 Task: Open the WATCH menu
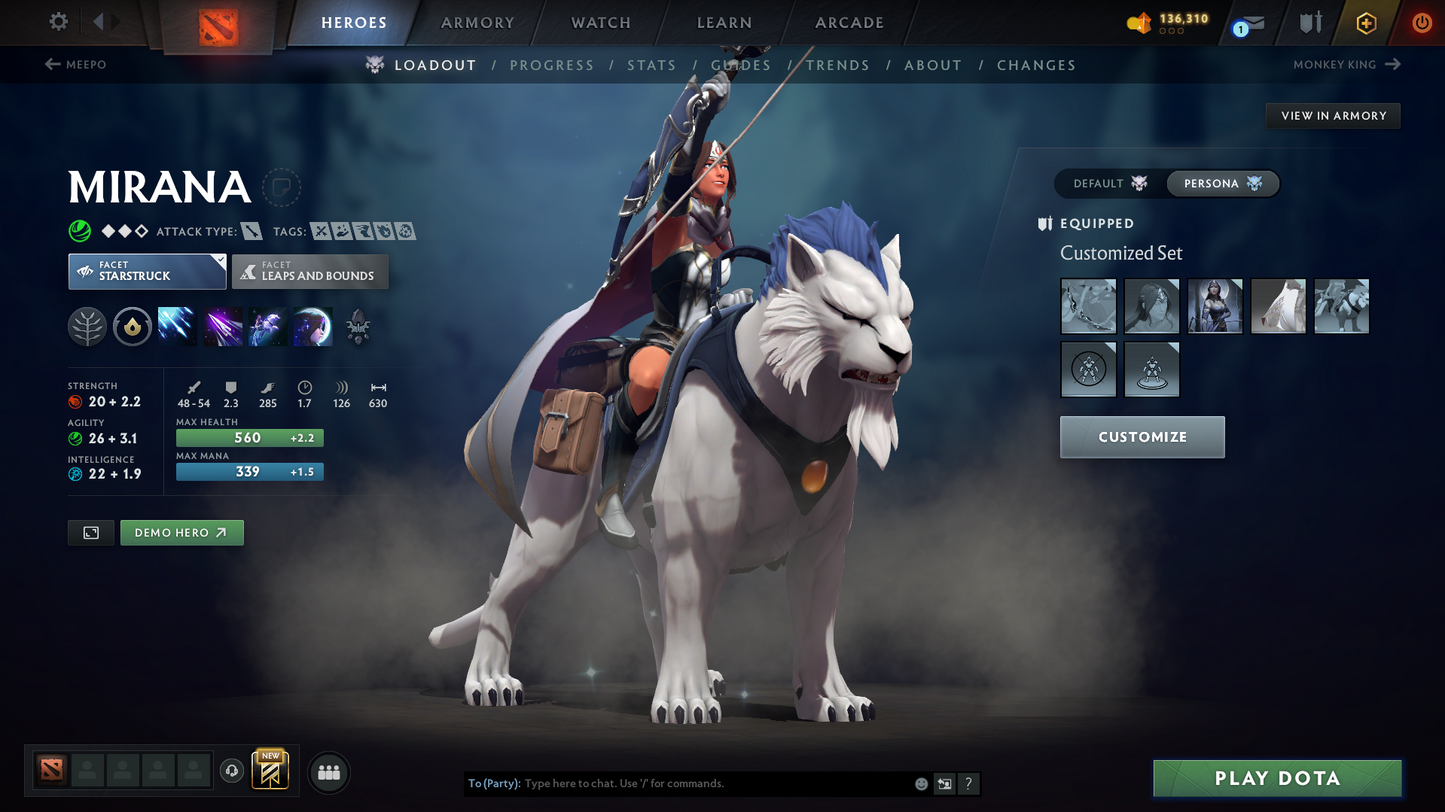point(598,22)
